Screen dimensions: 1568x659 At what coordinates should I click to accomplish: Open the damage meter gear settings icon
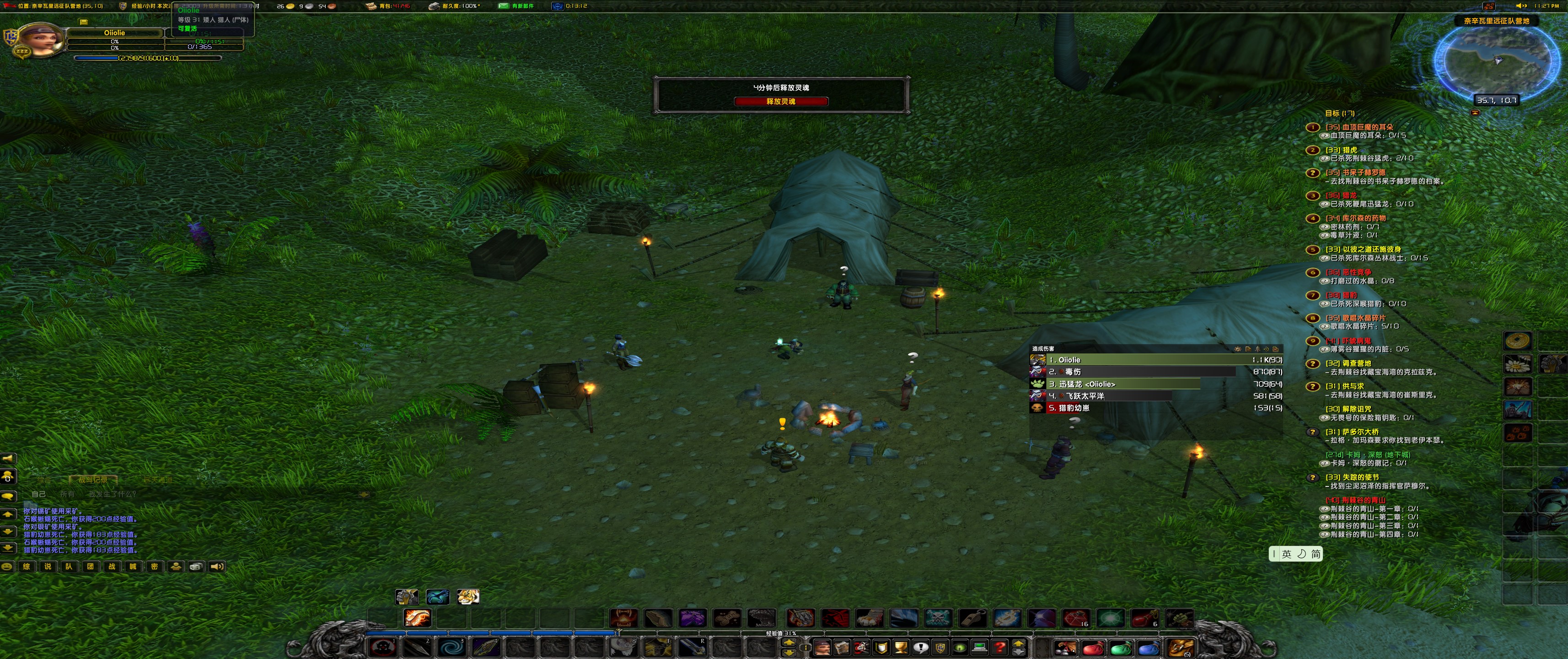(x=1237, y=349)
